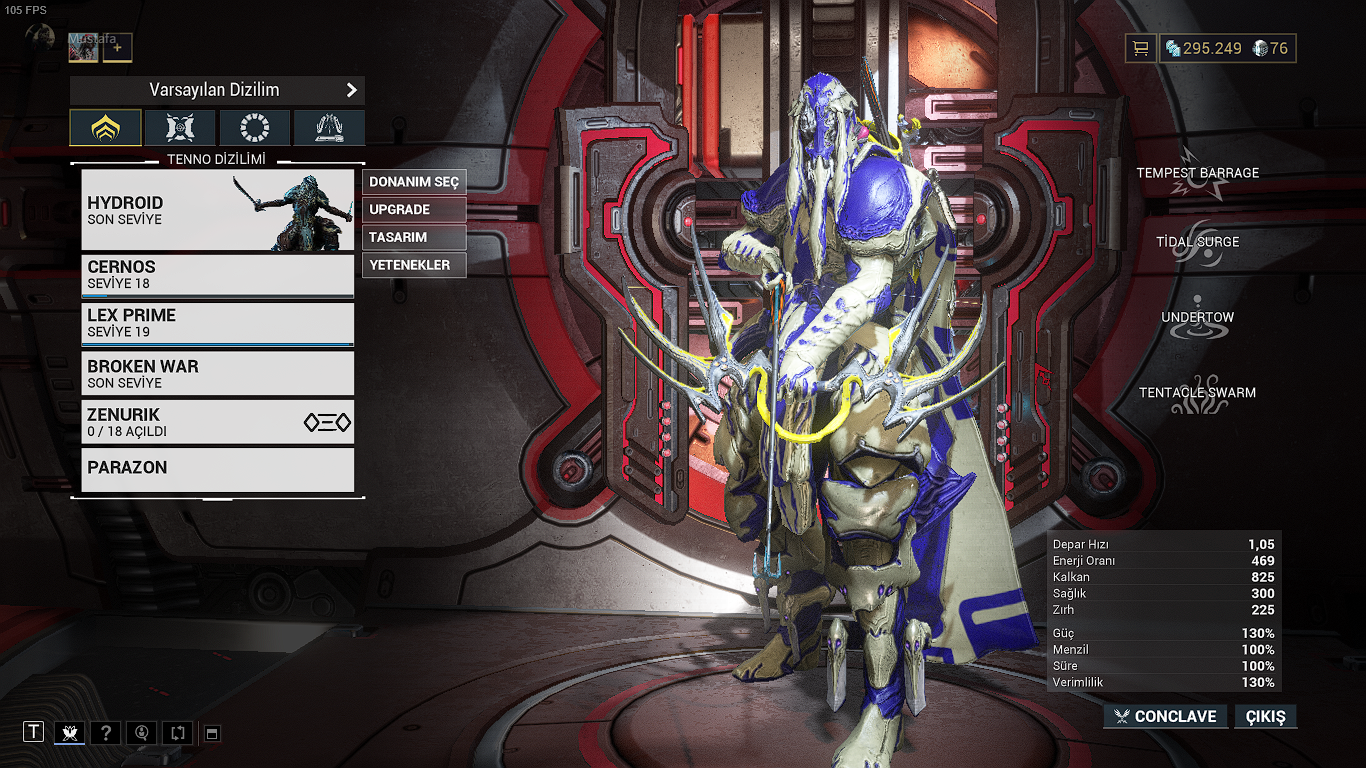Open the Tasarım appearance menu
This screenshot has height=768, width=1366.
pyautogui.click(x=414, y=238)
